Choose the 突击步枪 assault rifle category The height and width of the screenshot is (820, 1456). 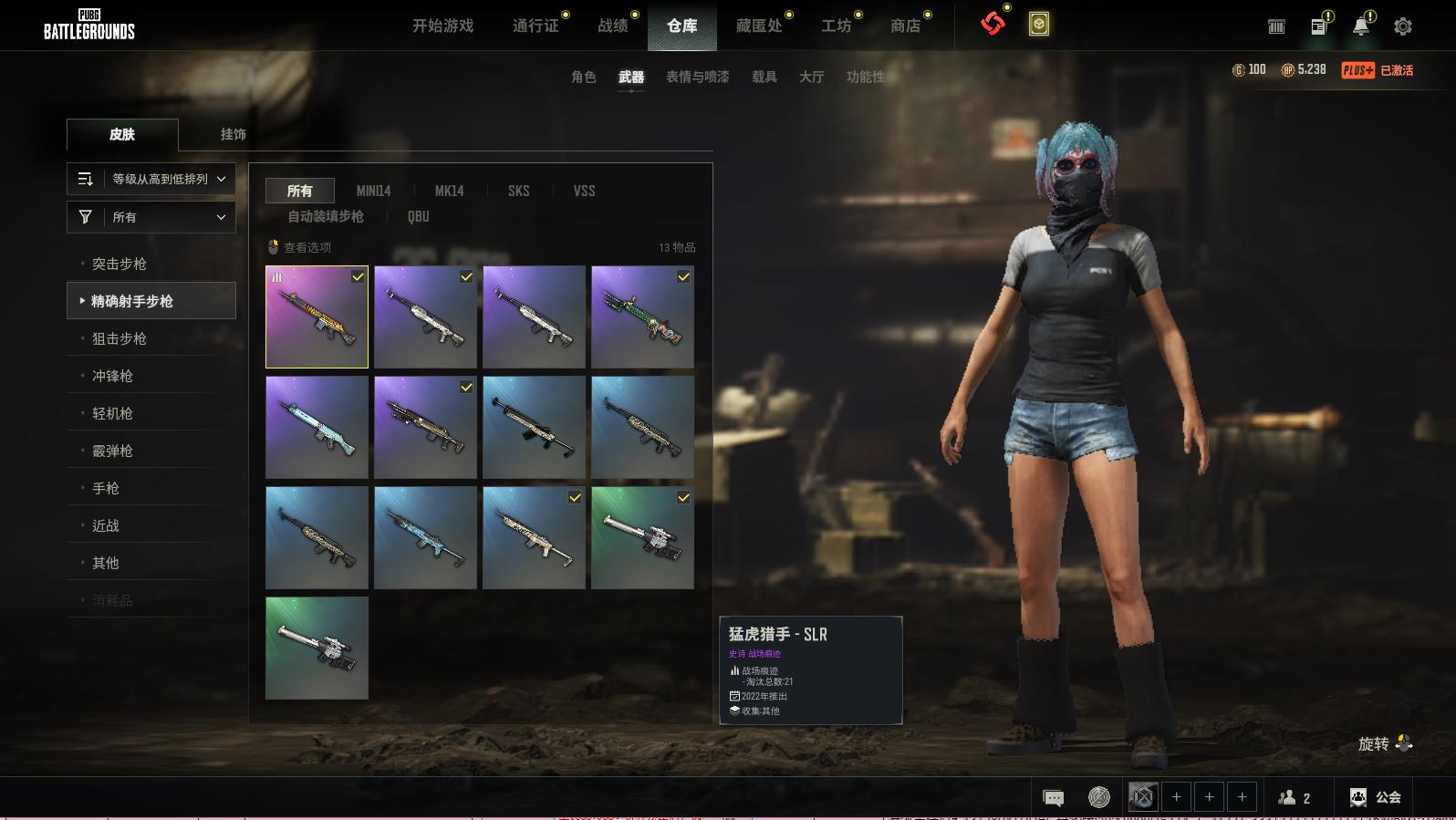pos(120,264)
